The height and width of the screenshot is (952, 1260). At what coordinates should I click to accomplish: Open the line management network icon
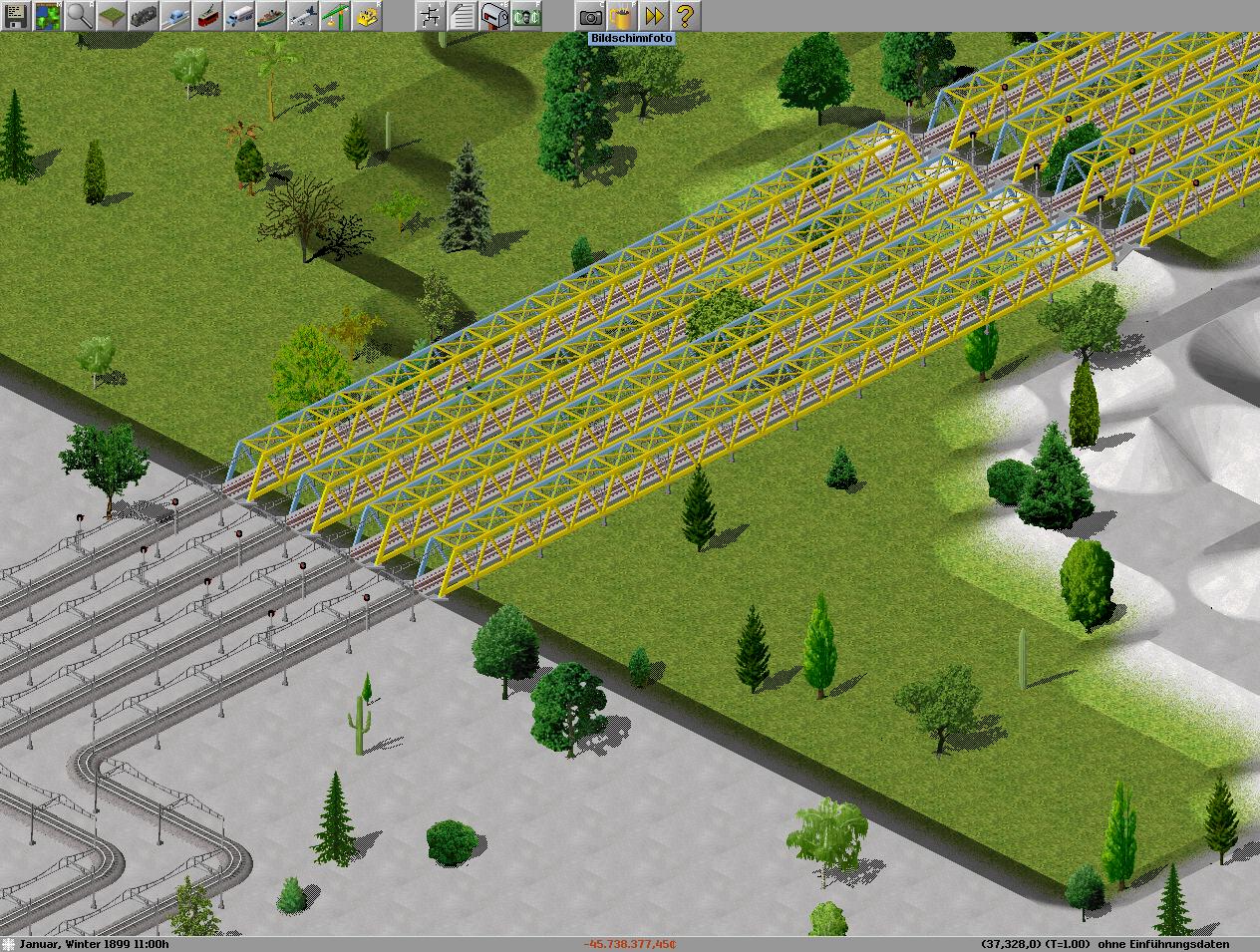tap(431, 16)
